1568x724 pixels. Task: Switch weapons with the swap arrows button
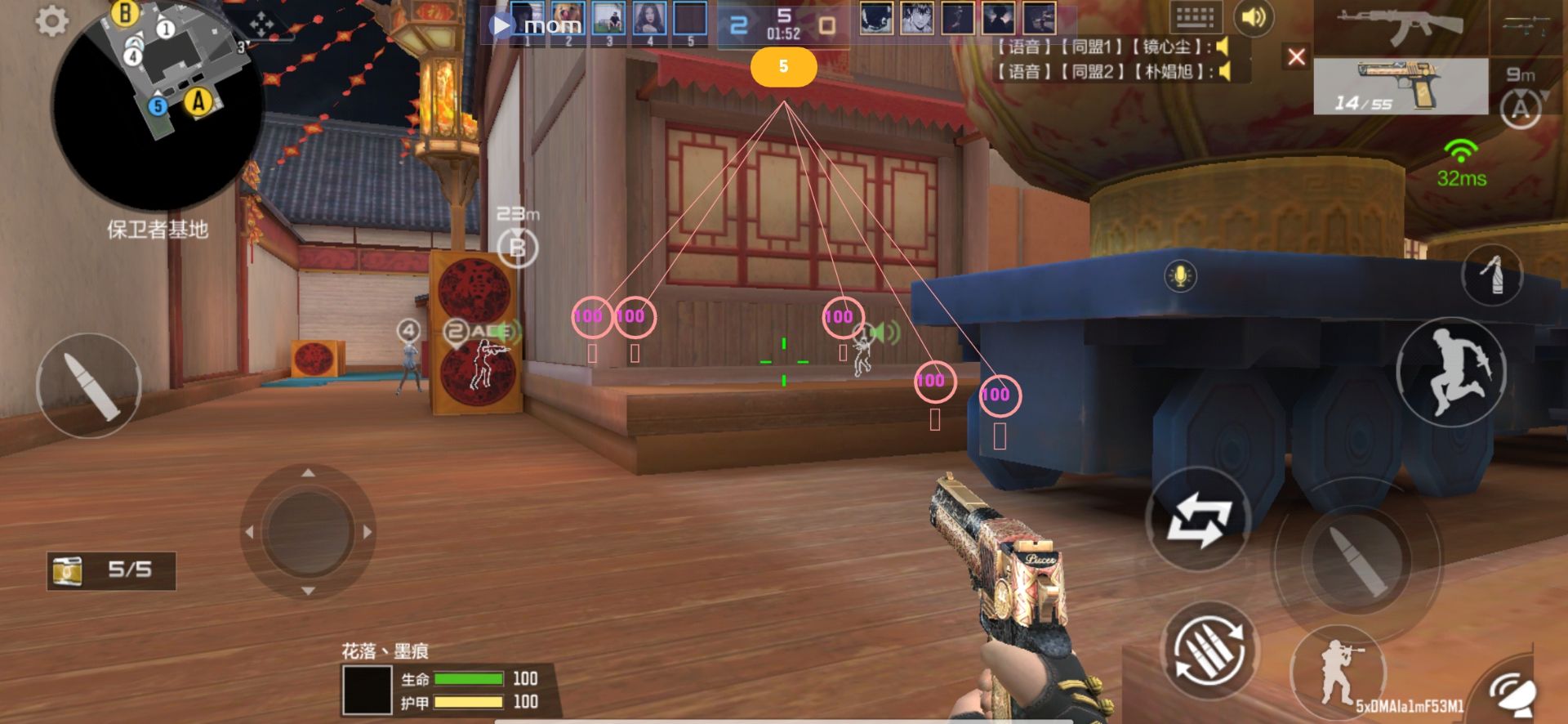[x=1198, y=519]
